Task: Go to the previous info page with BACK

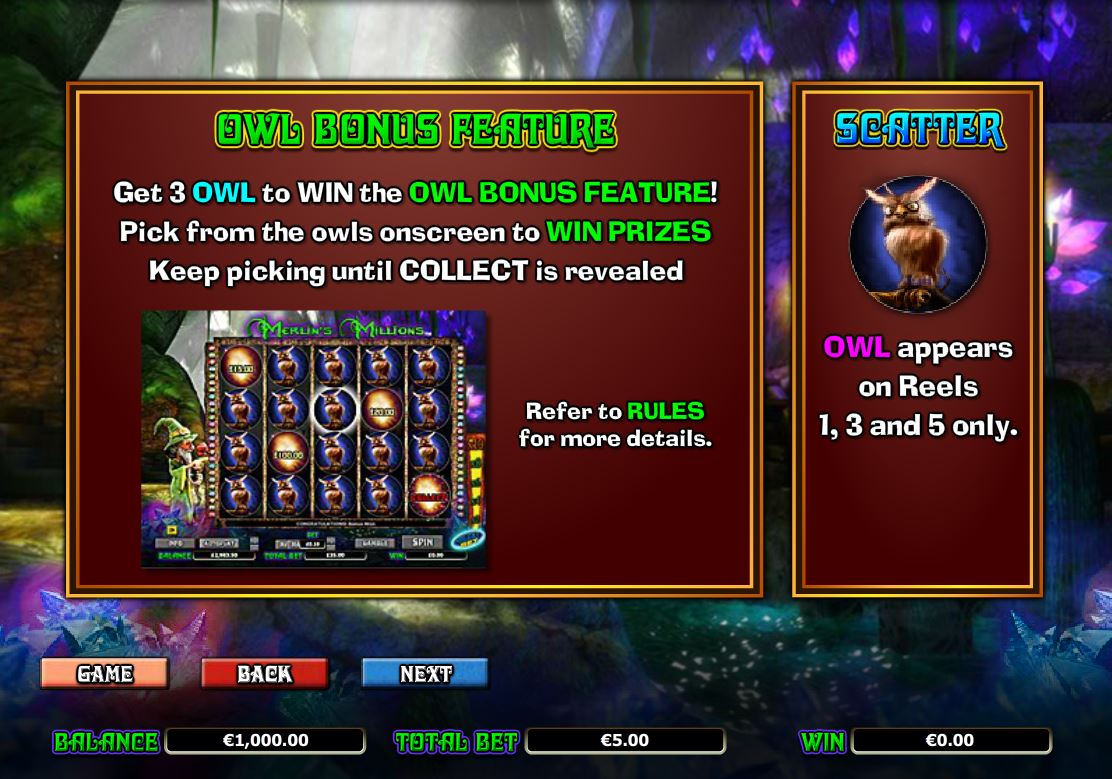Action: pyautogui.click(x=264, y=673)
